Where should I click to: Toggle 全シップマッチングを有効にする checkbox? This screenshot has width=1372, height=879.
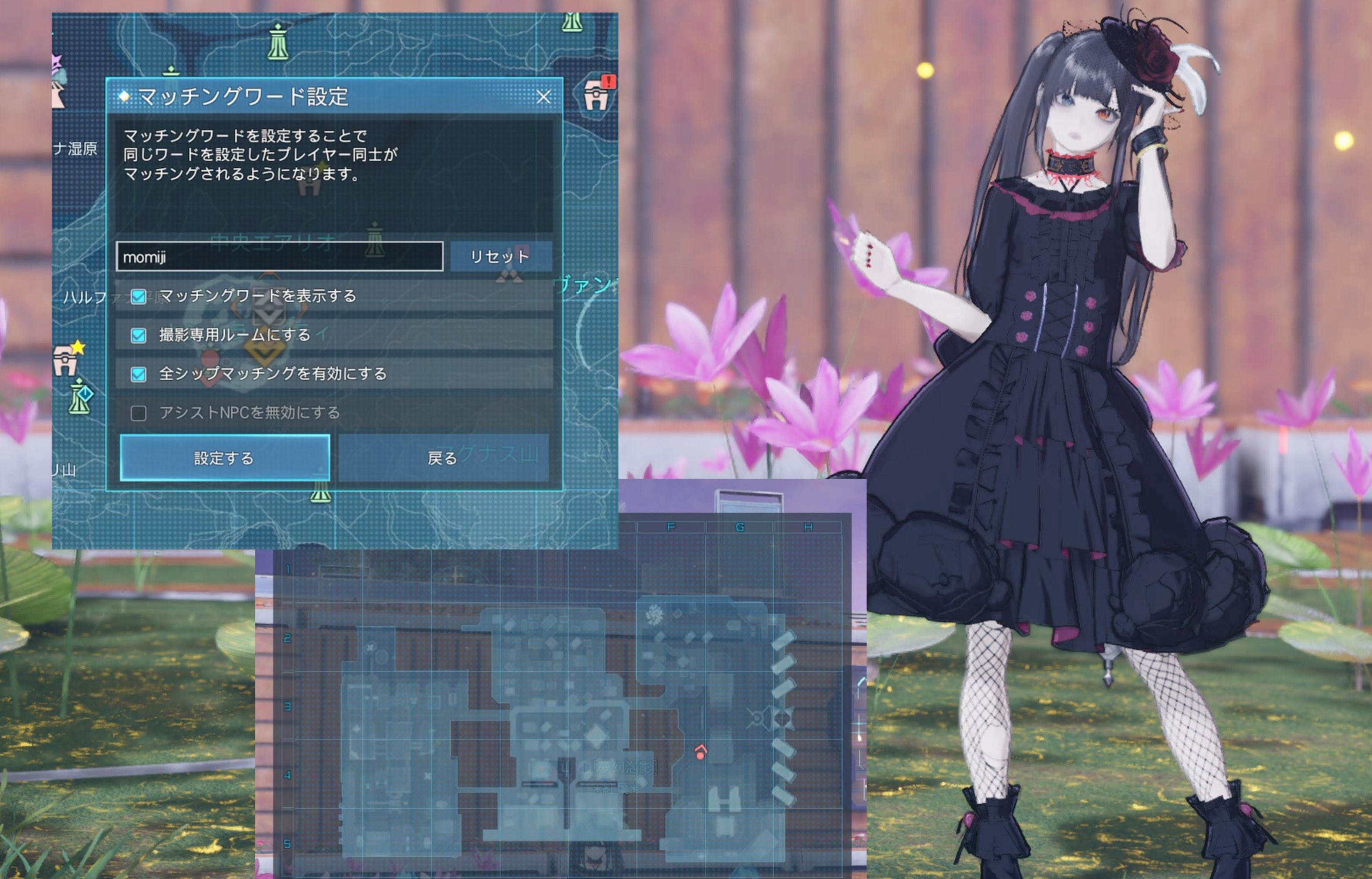[138, 374]
